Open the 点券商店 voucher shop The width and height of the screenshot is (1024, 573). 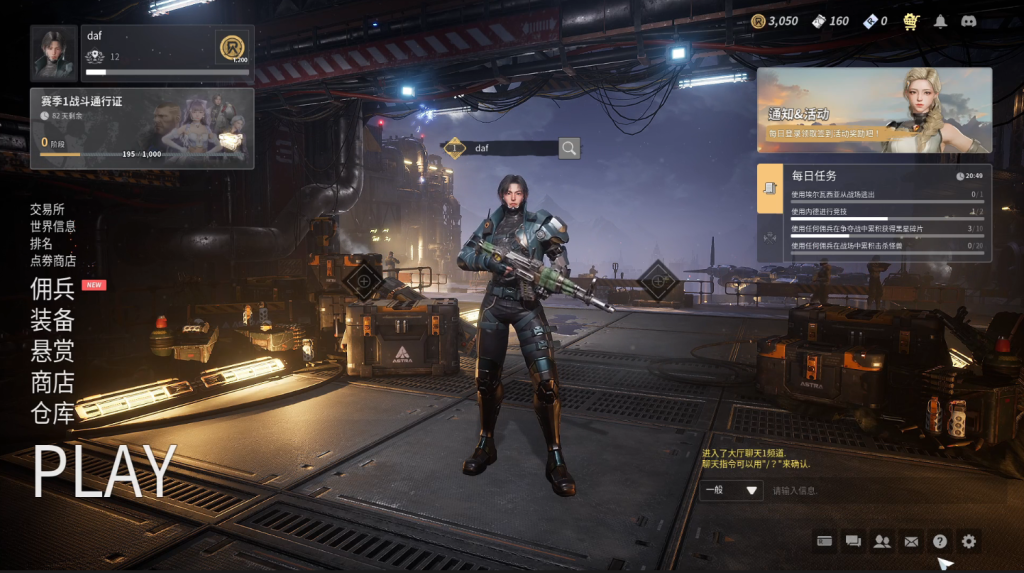(x=53, y=260)
